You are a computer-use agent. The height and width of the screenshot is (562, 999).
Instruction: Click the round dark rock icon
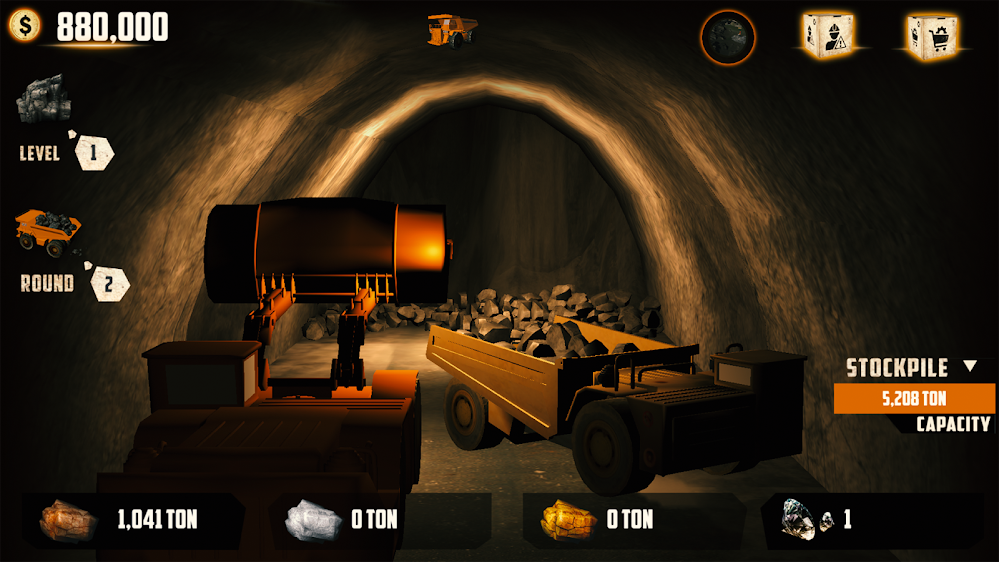(727, 38)
